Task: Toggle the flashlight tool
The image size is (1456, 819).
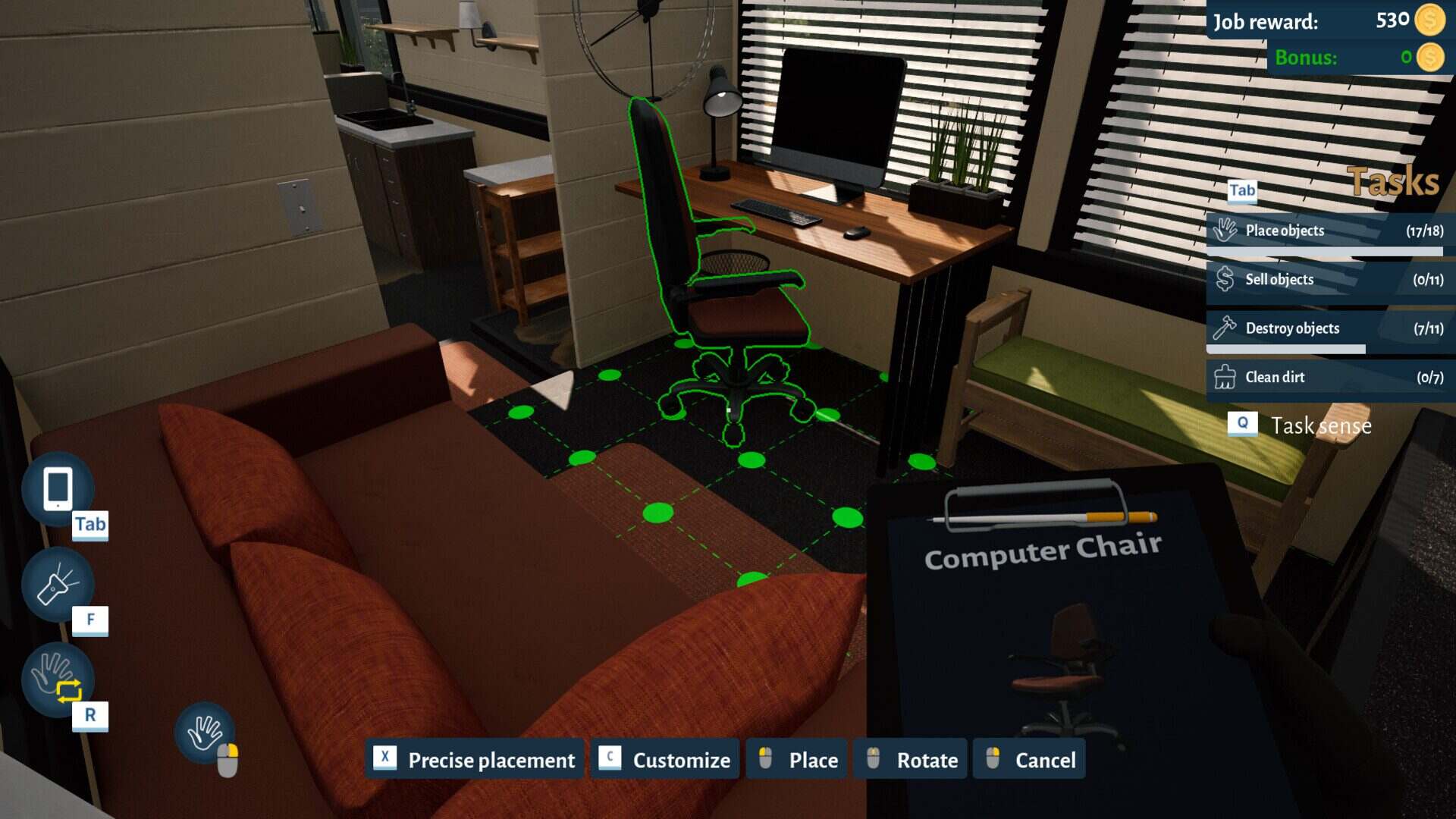Action: coord(58,585)
